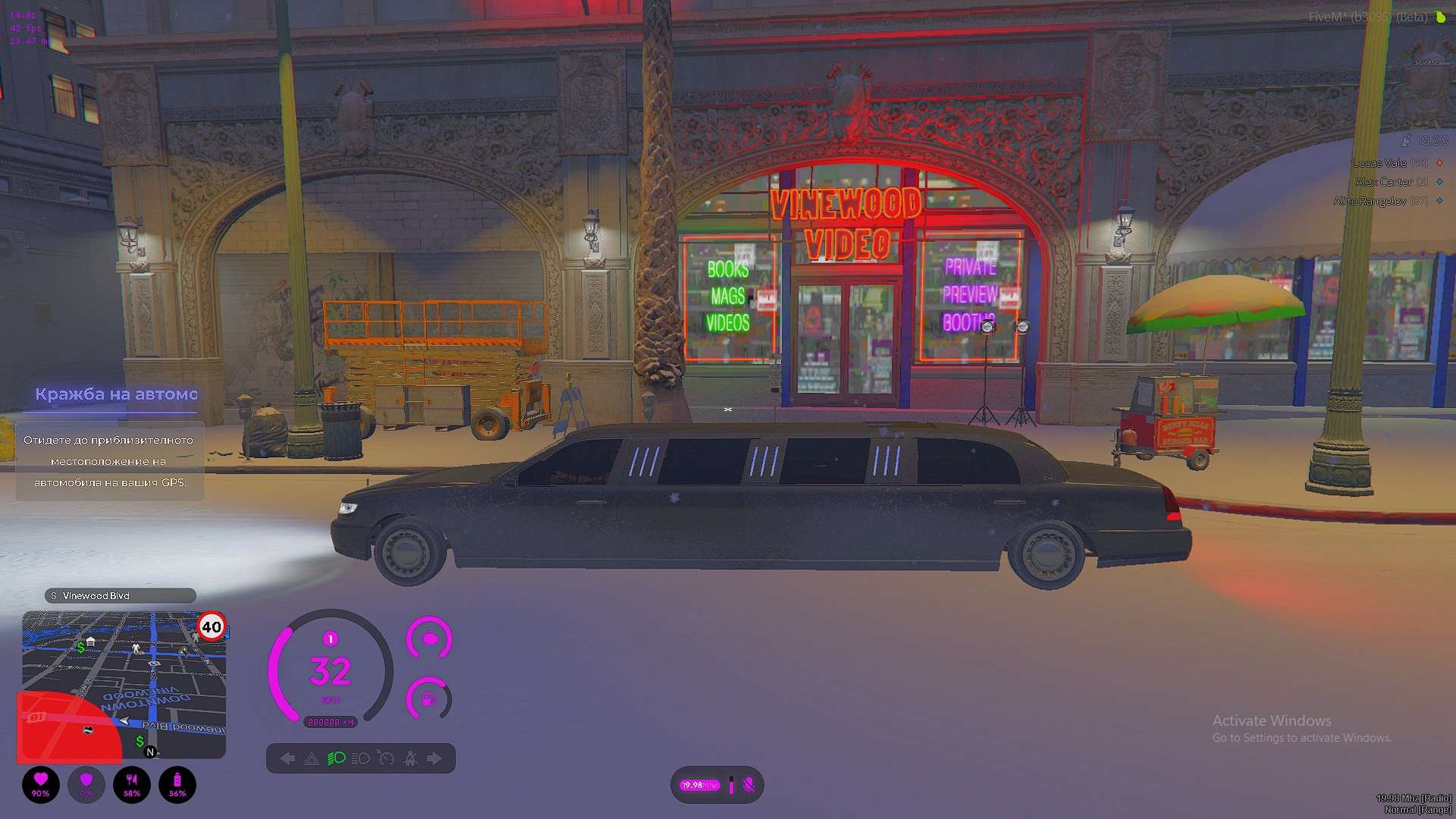Select Lucas Vale in the radio list
The image size is (1456, 819).
(x=1390, y=163)
